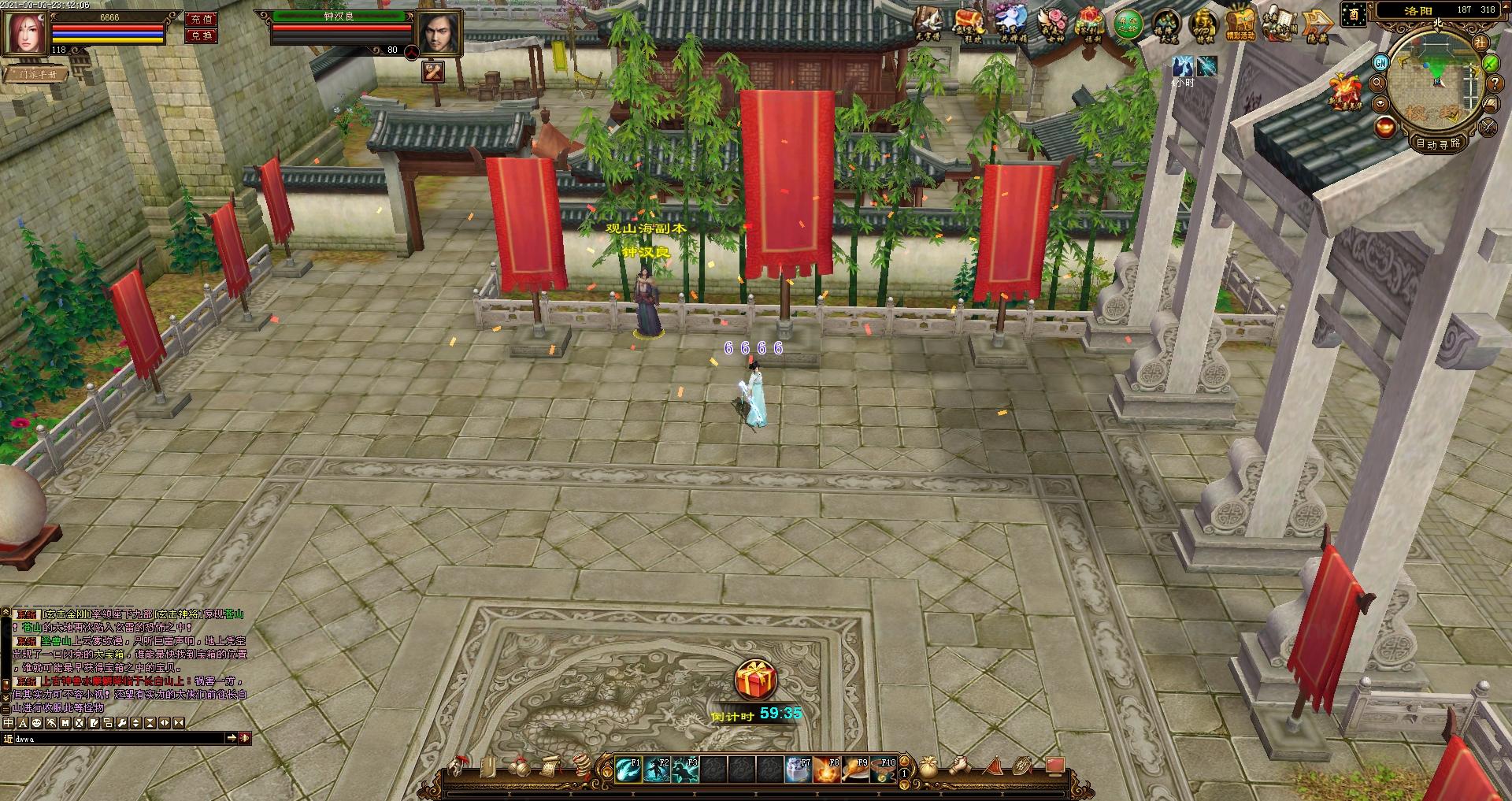The image size is (1512, 801).
Task: Open the 签到福利 daily sign-in icon
Action: tap(1090, 22)
